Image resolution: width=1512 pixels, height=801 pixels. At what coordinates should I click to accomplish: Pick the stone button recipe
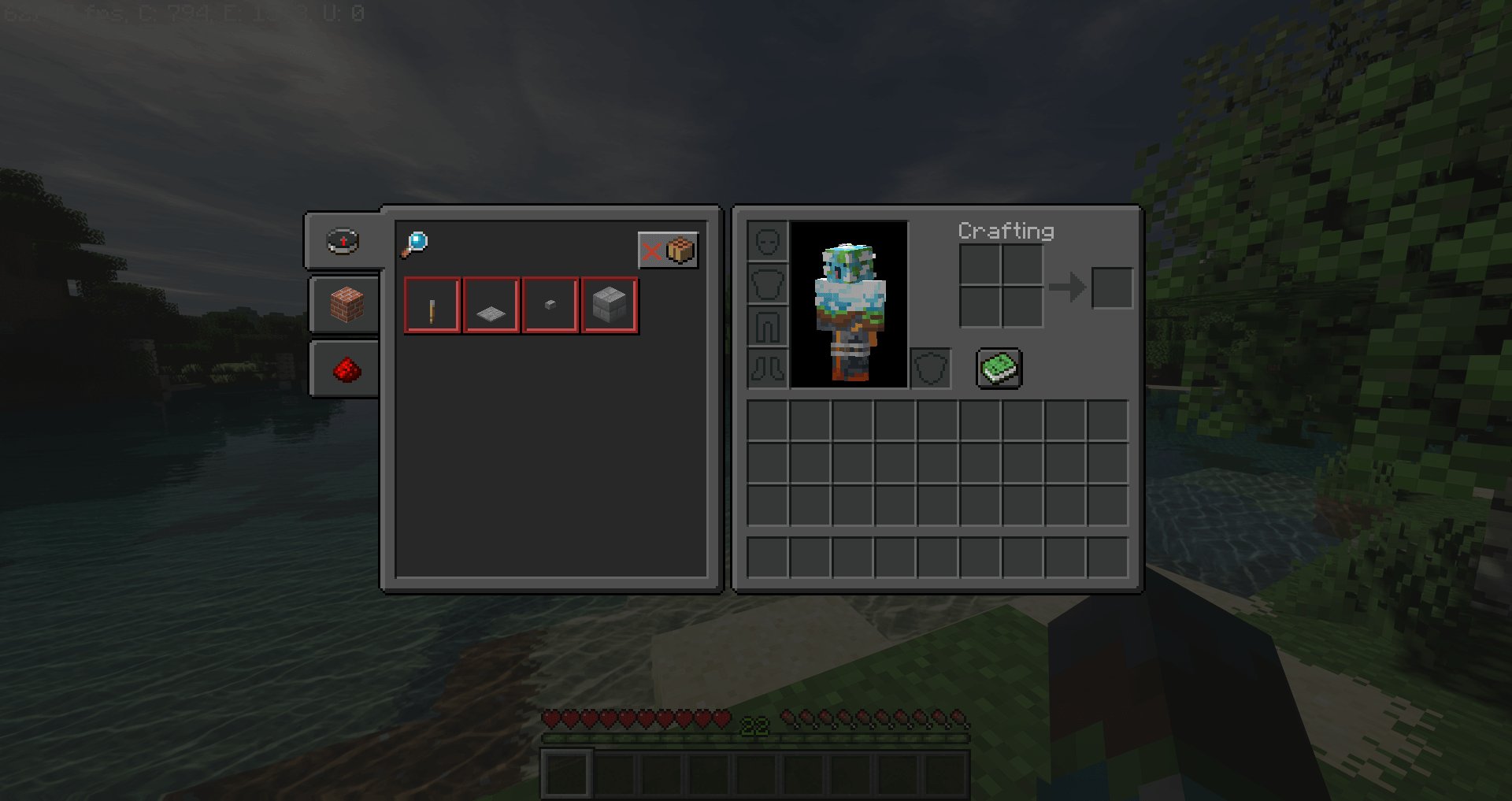(x=550, y=306)
